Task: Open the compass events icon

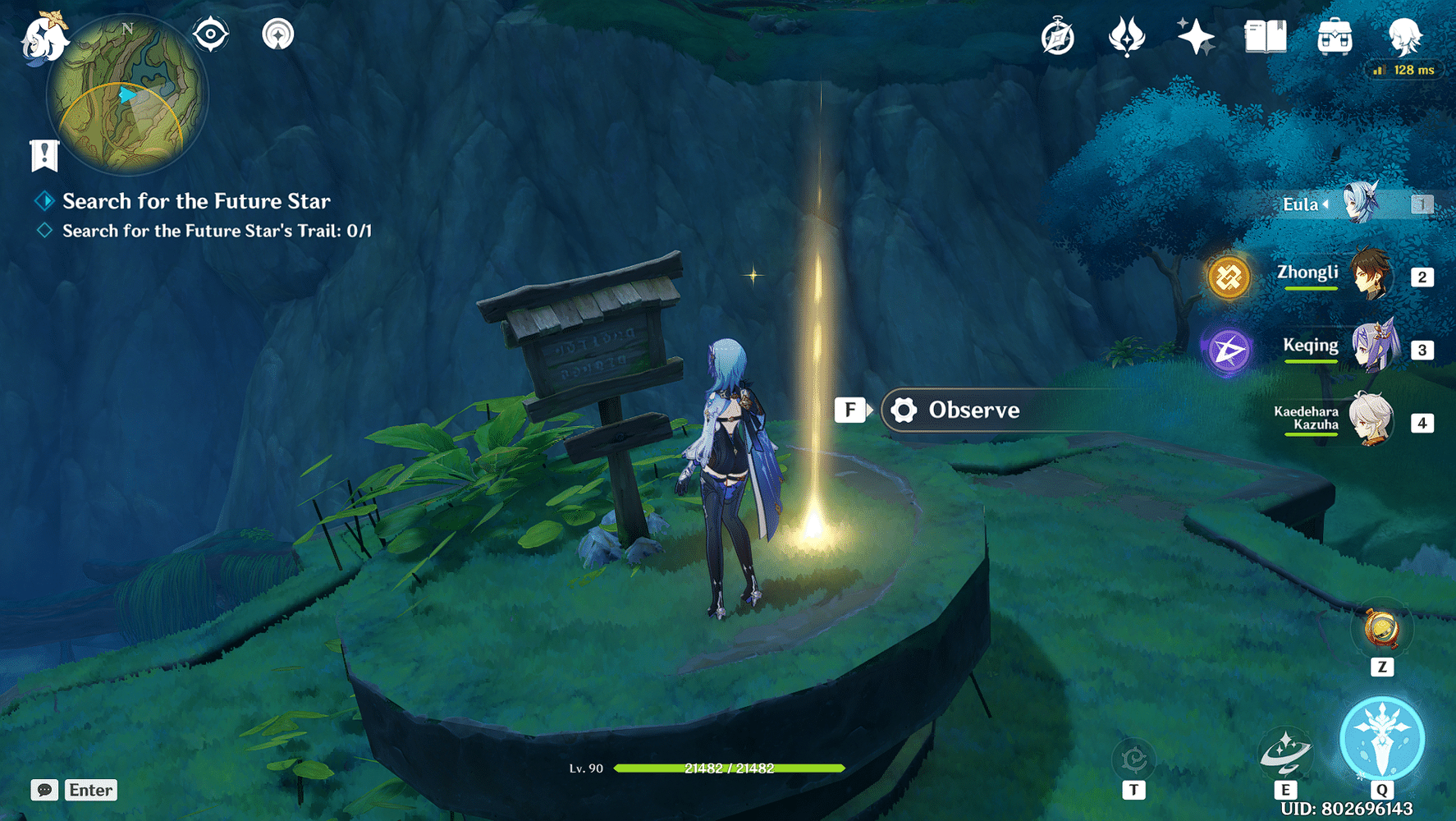Action: point(1057,37)
